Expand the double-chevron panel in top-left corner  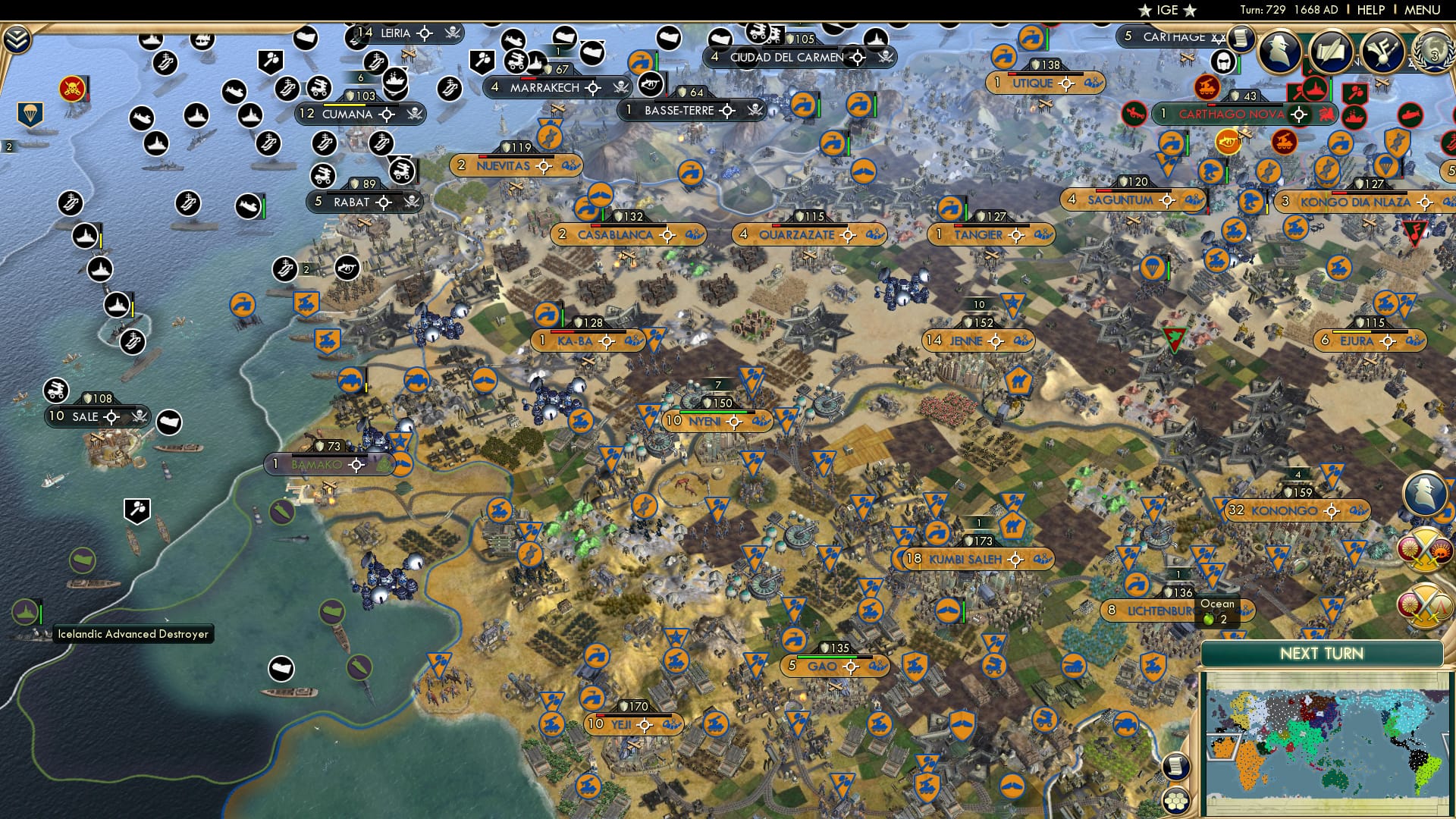16,39
